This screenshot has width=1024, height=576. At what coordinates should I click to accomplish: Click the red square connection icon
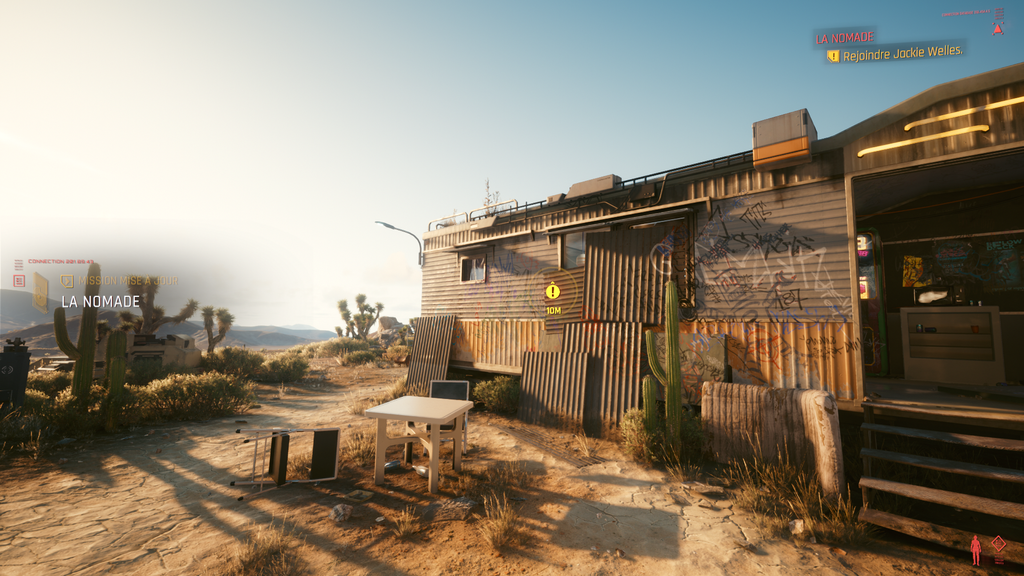click(19, 281)
